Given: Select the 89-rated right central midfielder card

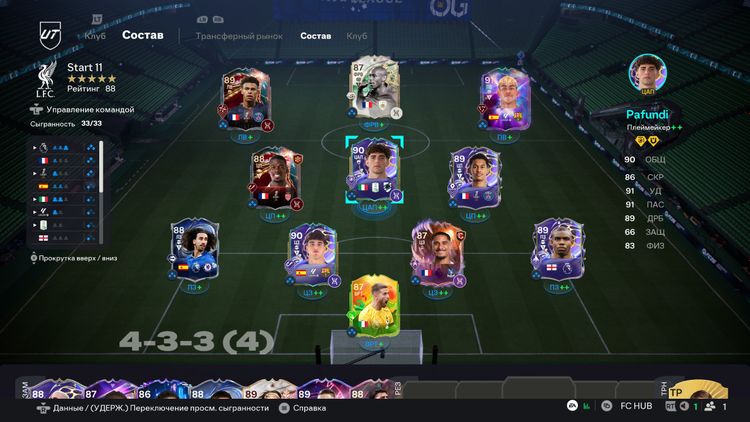Looking at the screenshot, I should tap(474, 179).
